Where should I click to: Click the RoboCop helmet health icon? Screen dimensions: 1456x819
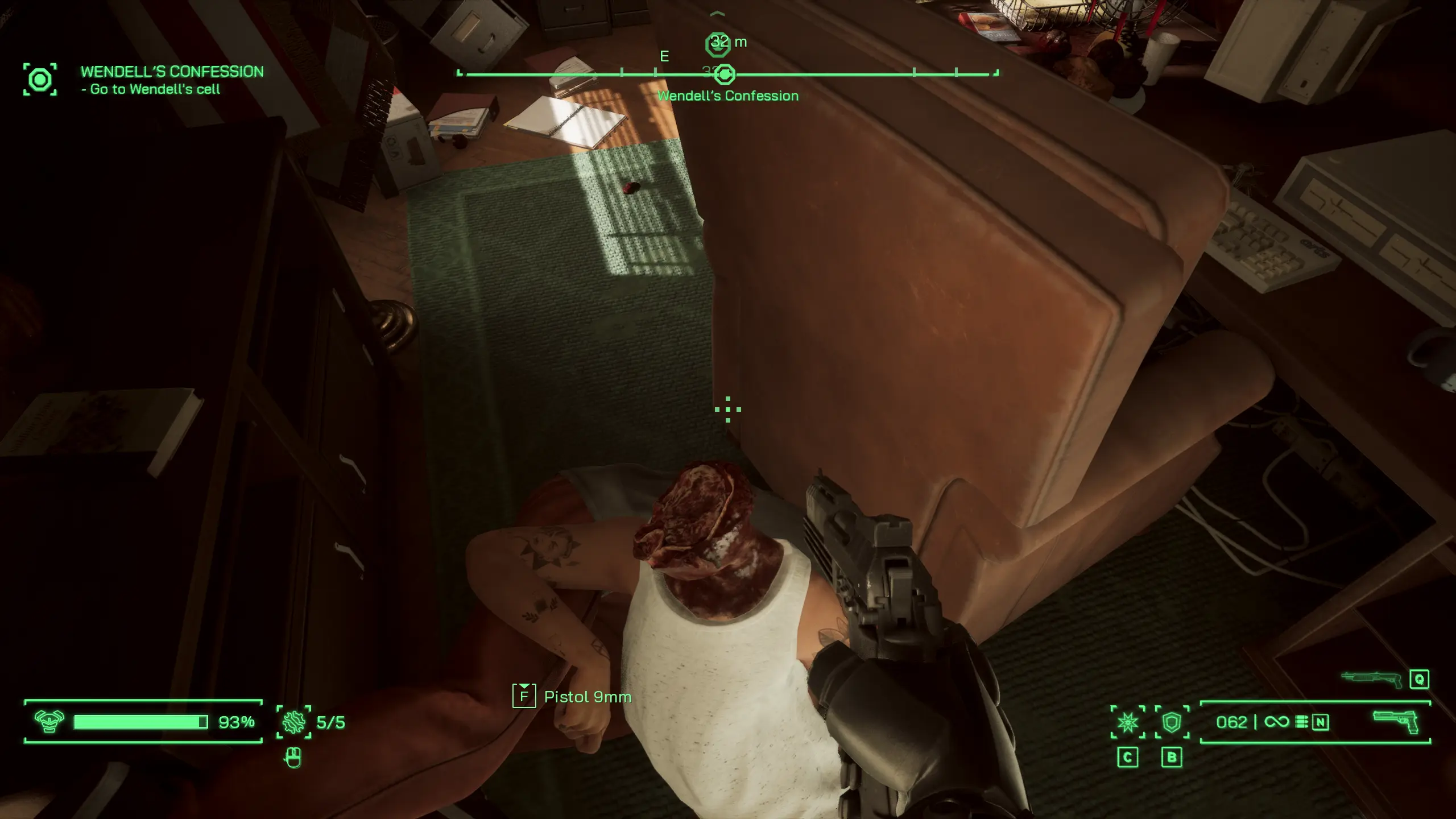(x=49, y=722)
